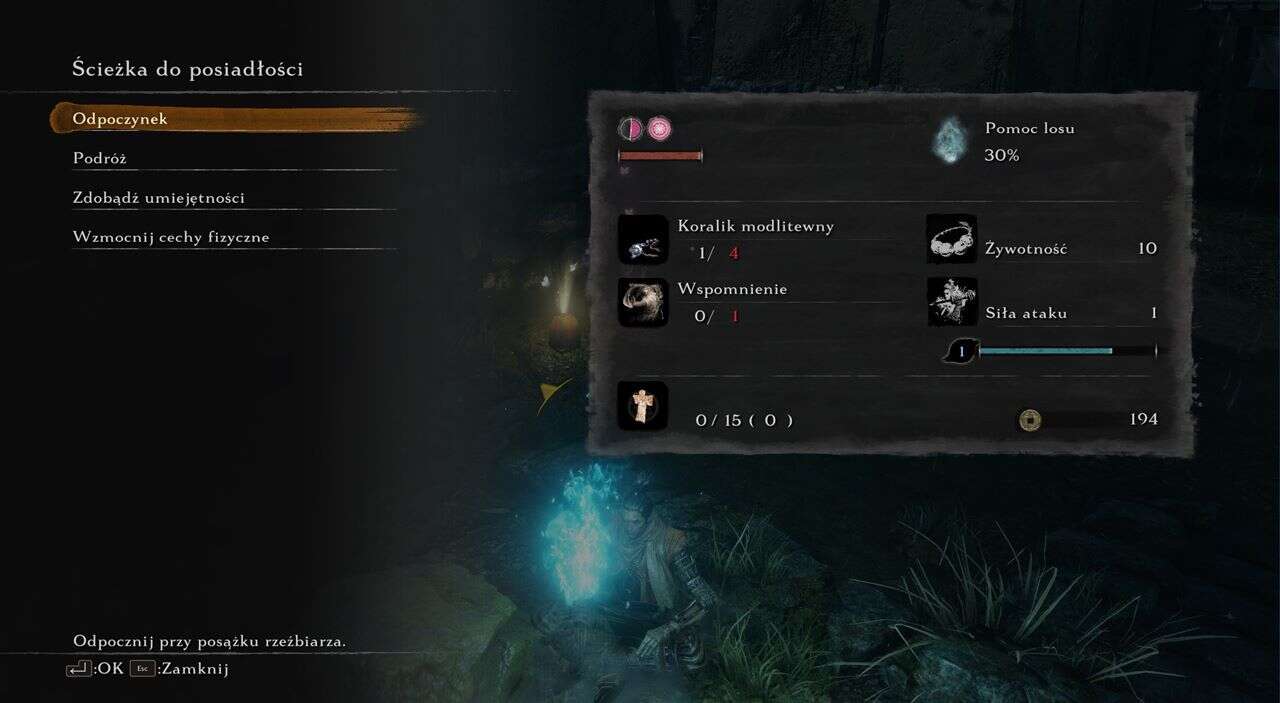Open the Podróż travel menu
This screenshot has width=1280, height=703.
tap(100, 158)
